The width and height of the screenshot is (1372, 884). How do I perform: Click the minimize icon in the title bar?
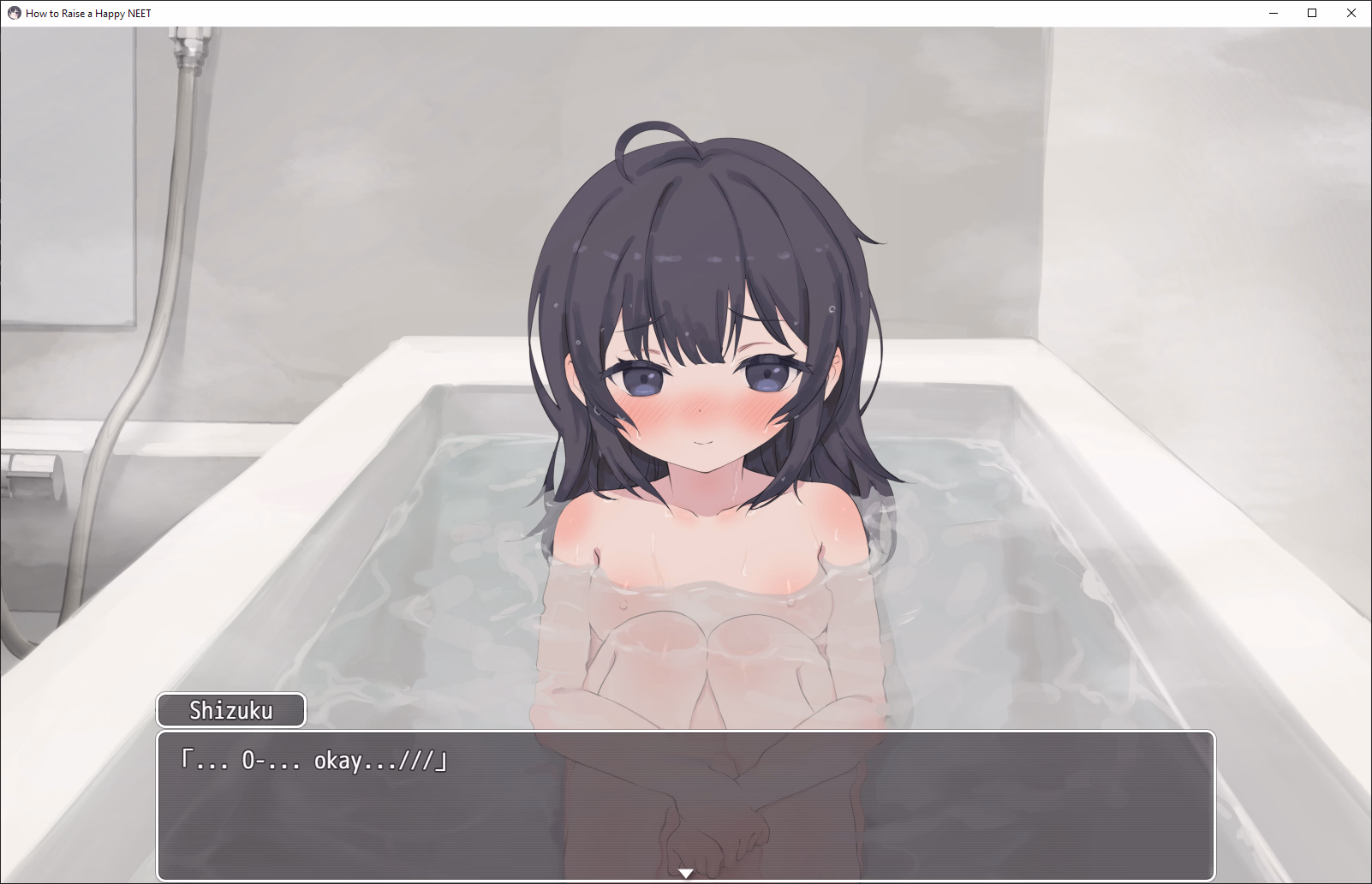(1272, 13)
